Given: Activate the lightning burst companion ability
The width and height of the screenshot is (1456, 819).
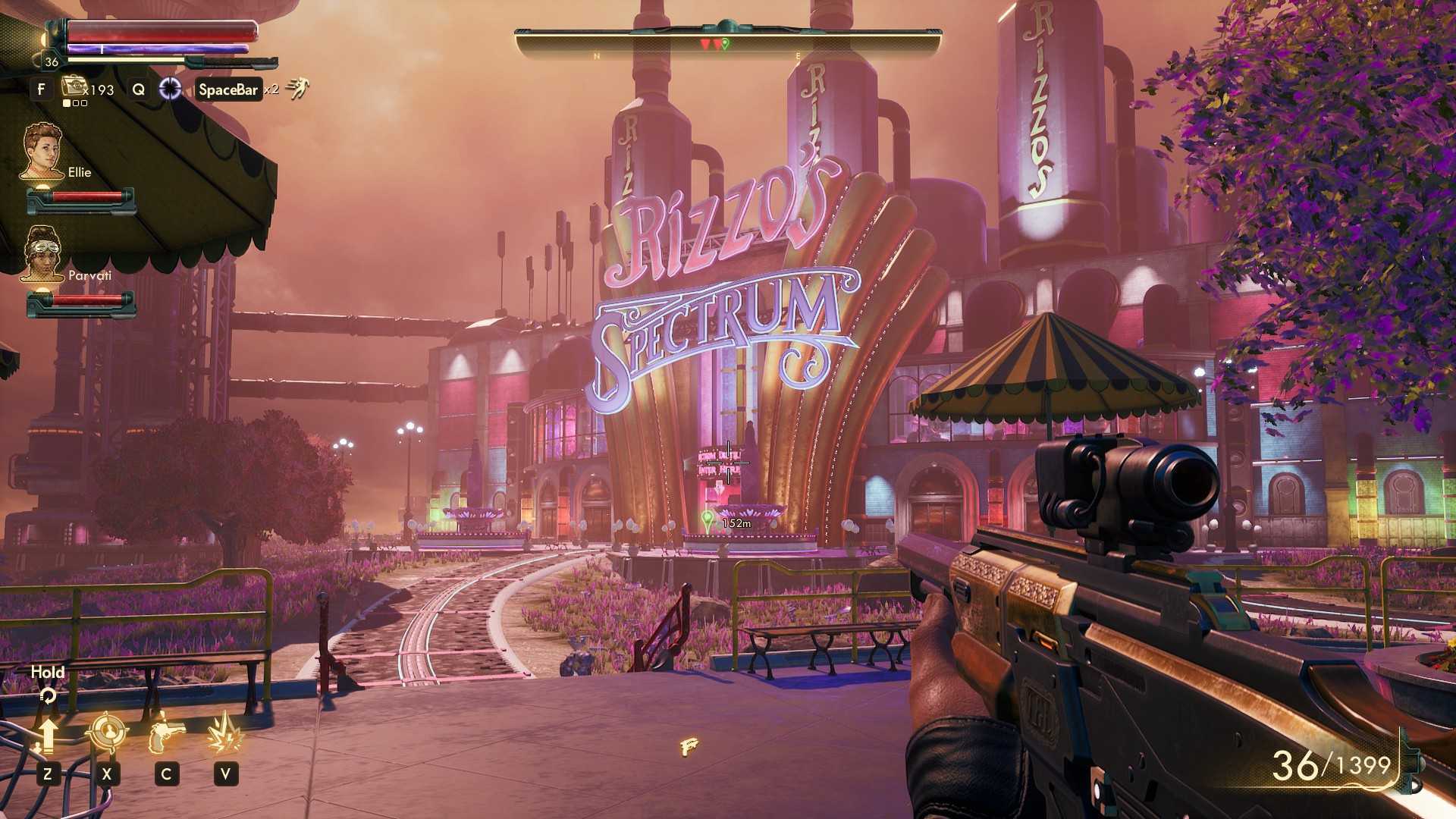Looking at the screenshot, I should point(225,733).
